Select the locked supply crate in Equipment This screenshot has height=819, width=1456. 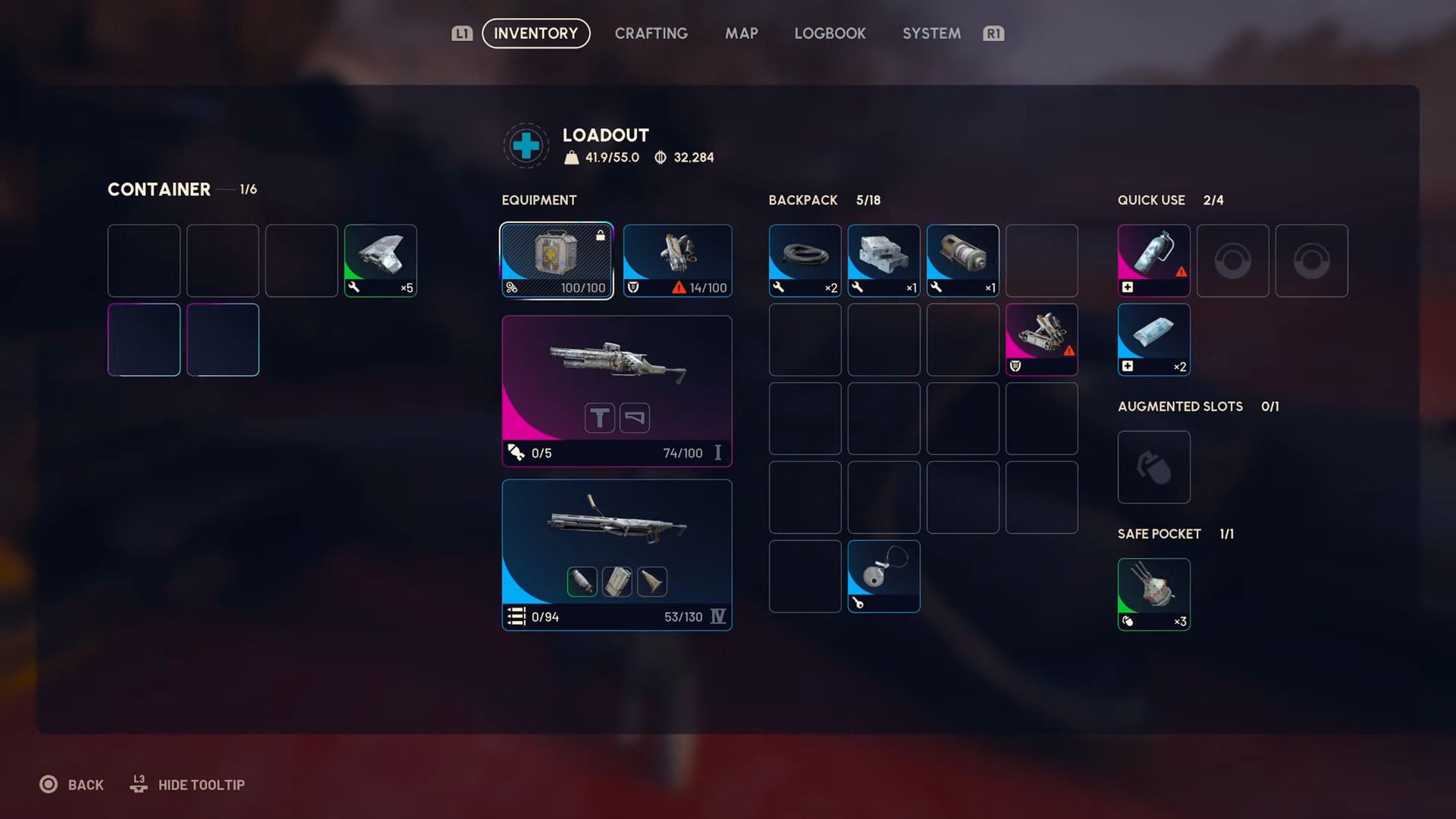(x=557, y=260)
